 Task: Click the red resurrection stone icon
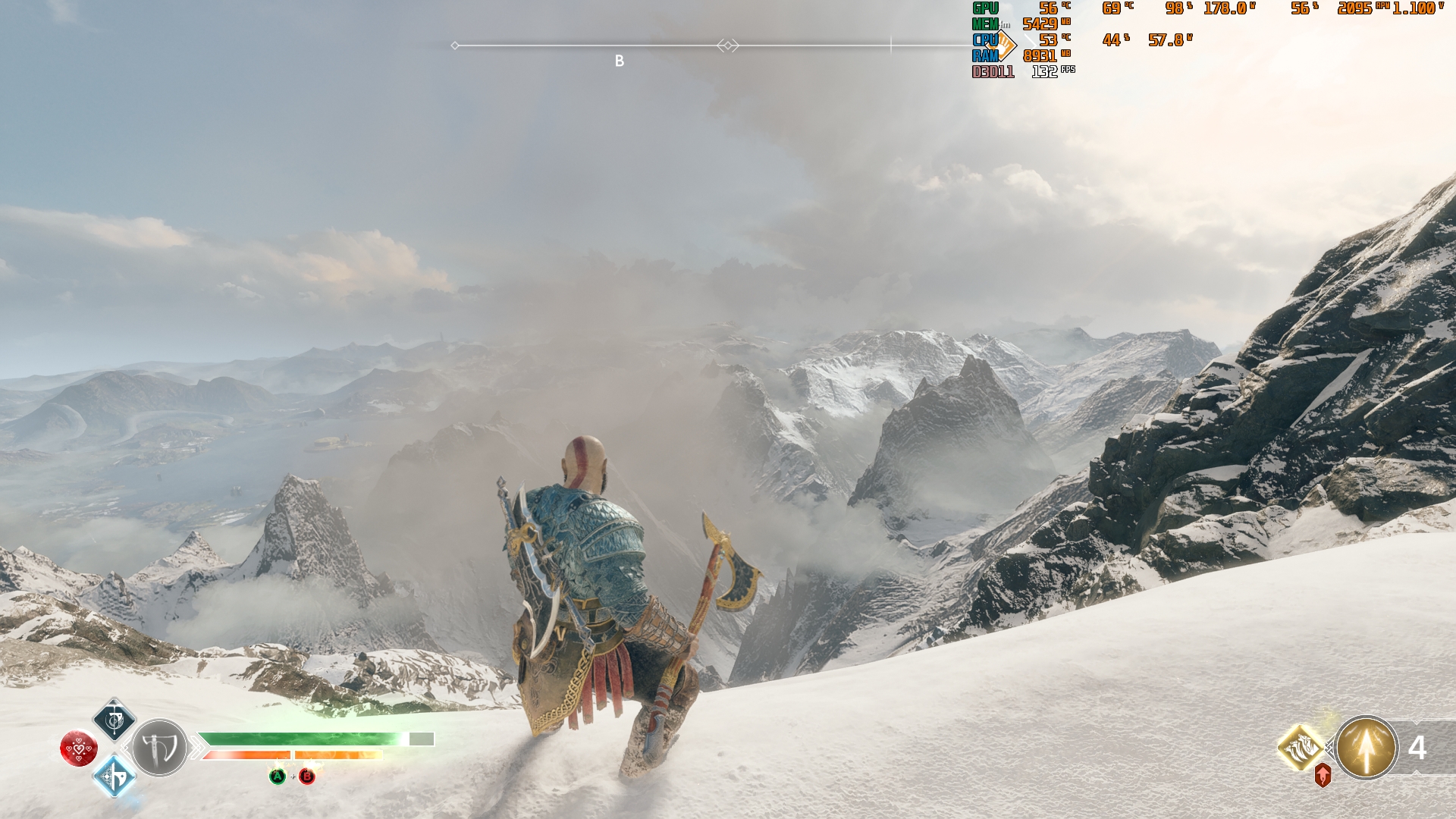1323,776
